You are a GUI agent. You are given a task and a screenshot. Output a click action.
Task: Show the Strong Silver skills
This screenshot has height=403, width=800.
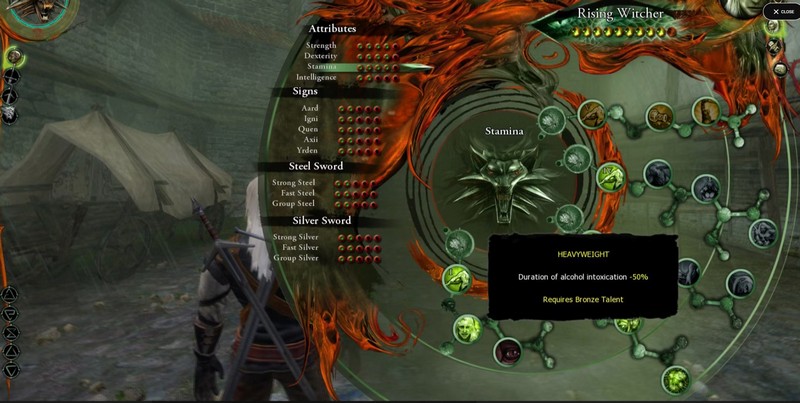click(295, 237)
